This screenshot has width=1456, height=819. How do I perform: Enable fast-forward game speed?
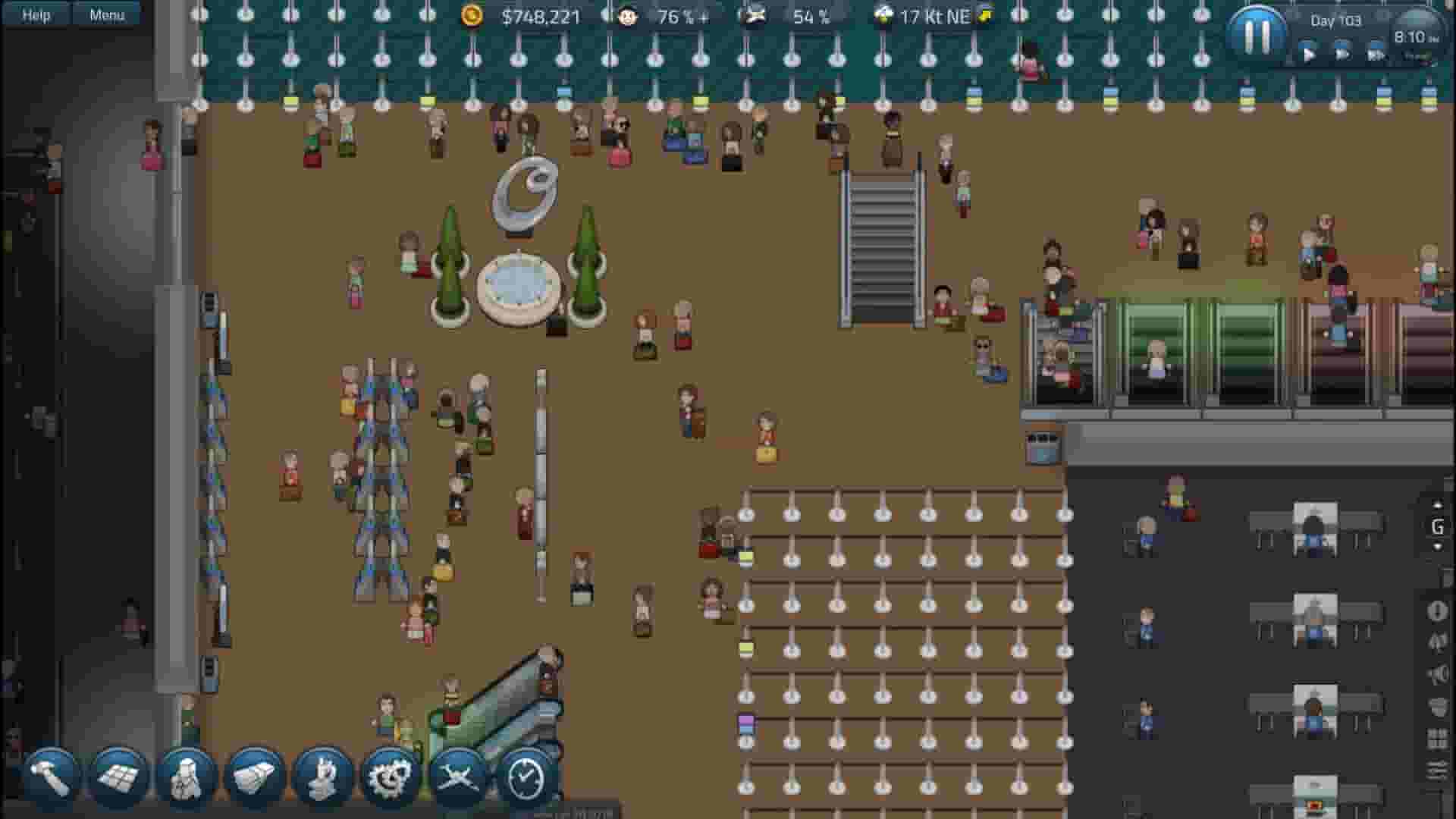(1344, 54)
